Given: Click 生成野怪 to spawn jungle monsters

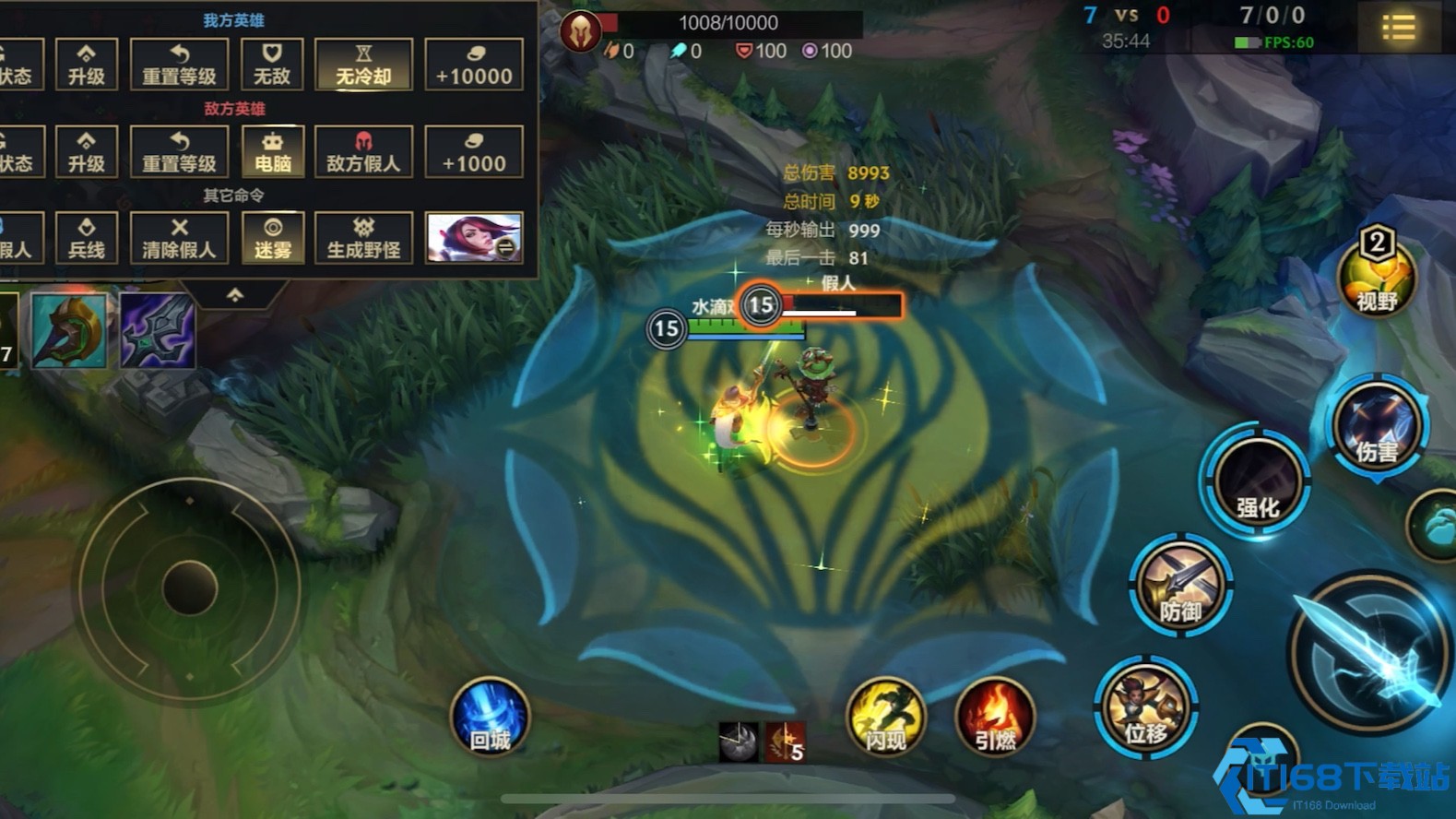Looking at the screenshot, I should click(363, 238).
